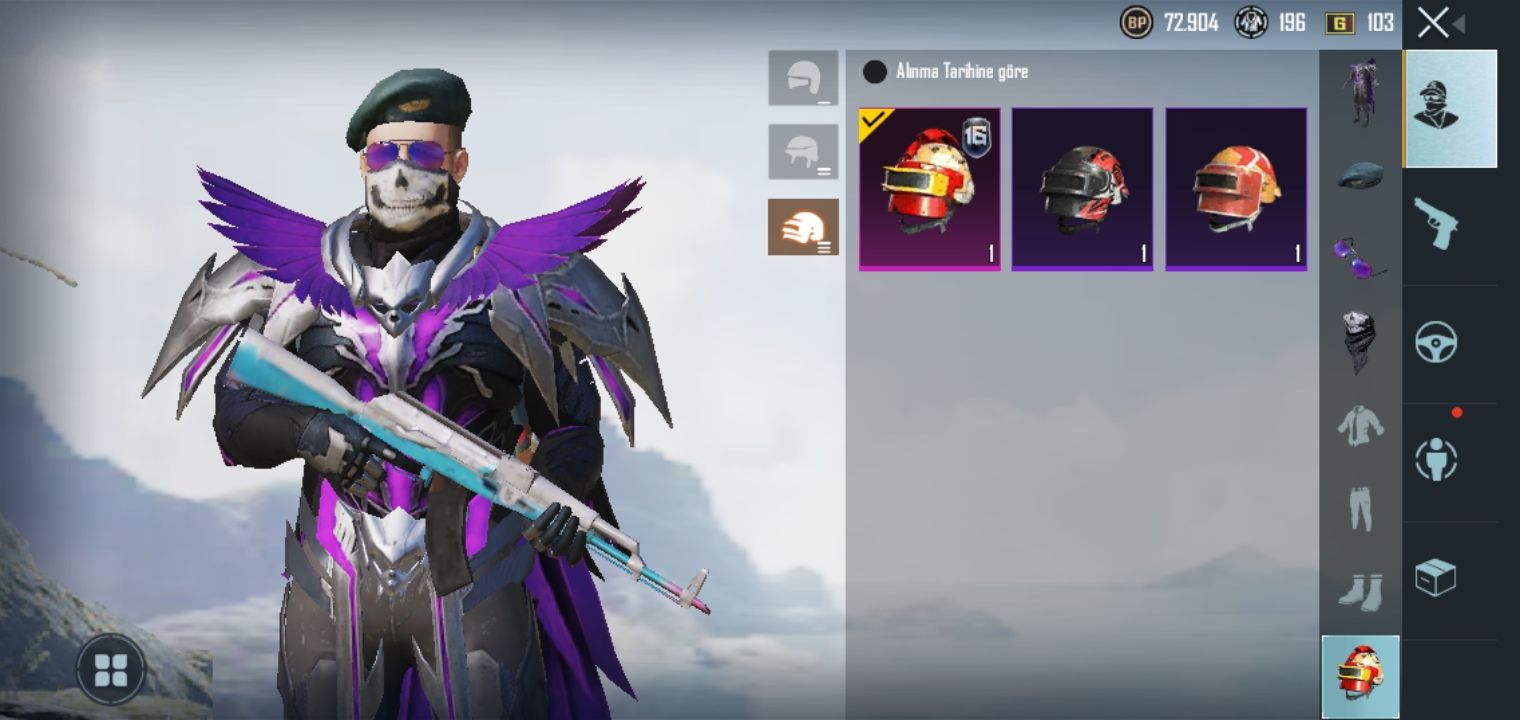Open the four-square grid menu button
This screenshot has height=720, width=1520.
click(x=110, y=669)
